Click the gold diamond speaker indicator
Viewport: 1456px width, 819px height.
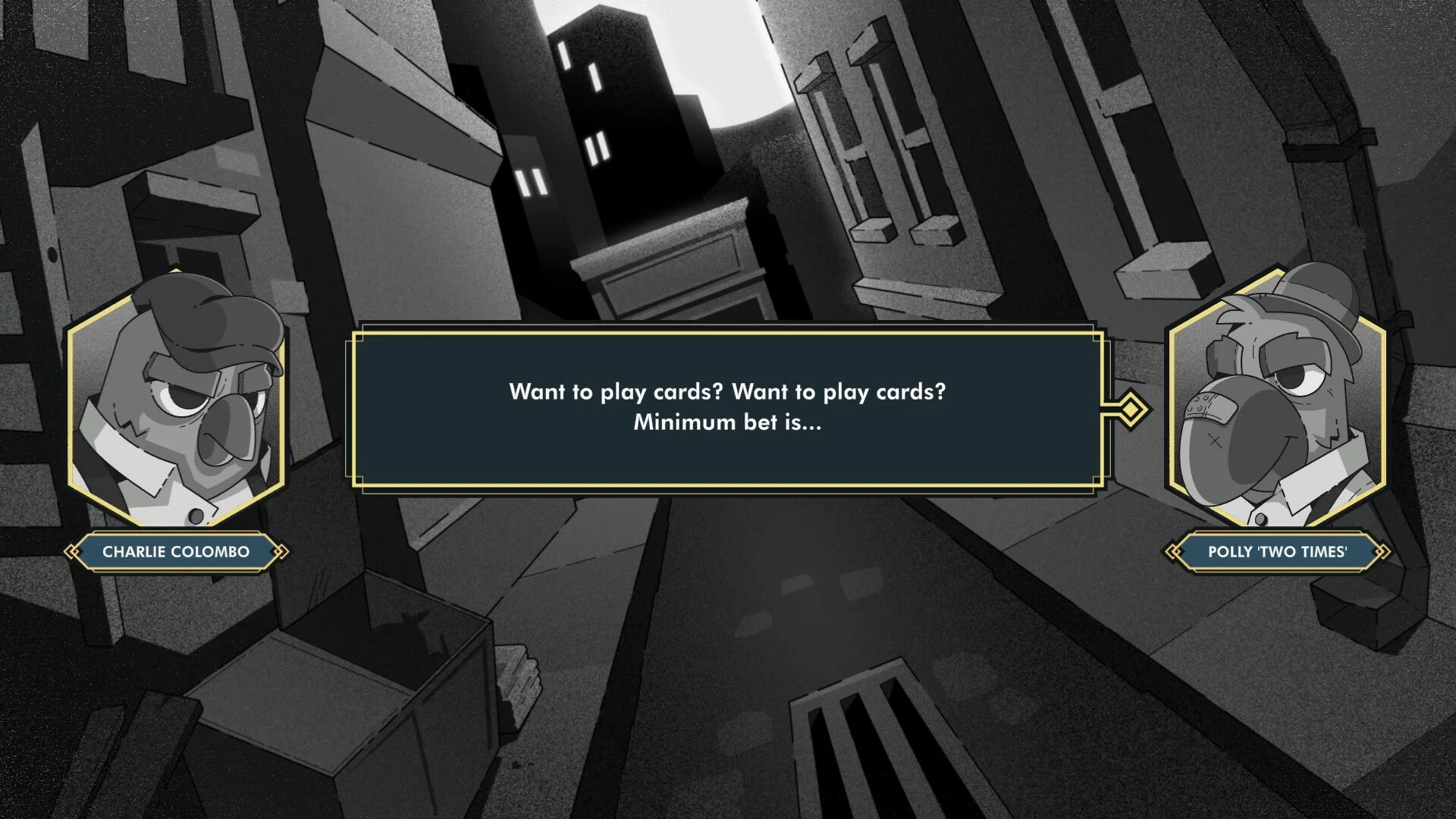[1131, 409]
